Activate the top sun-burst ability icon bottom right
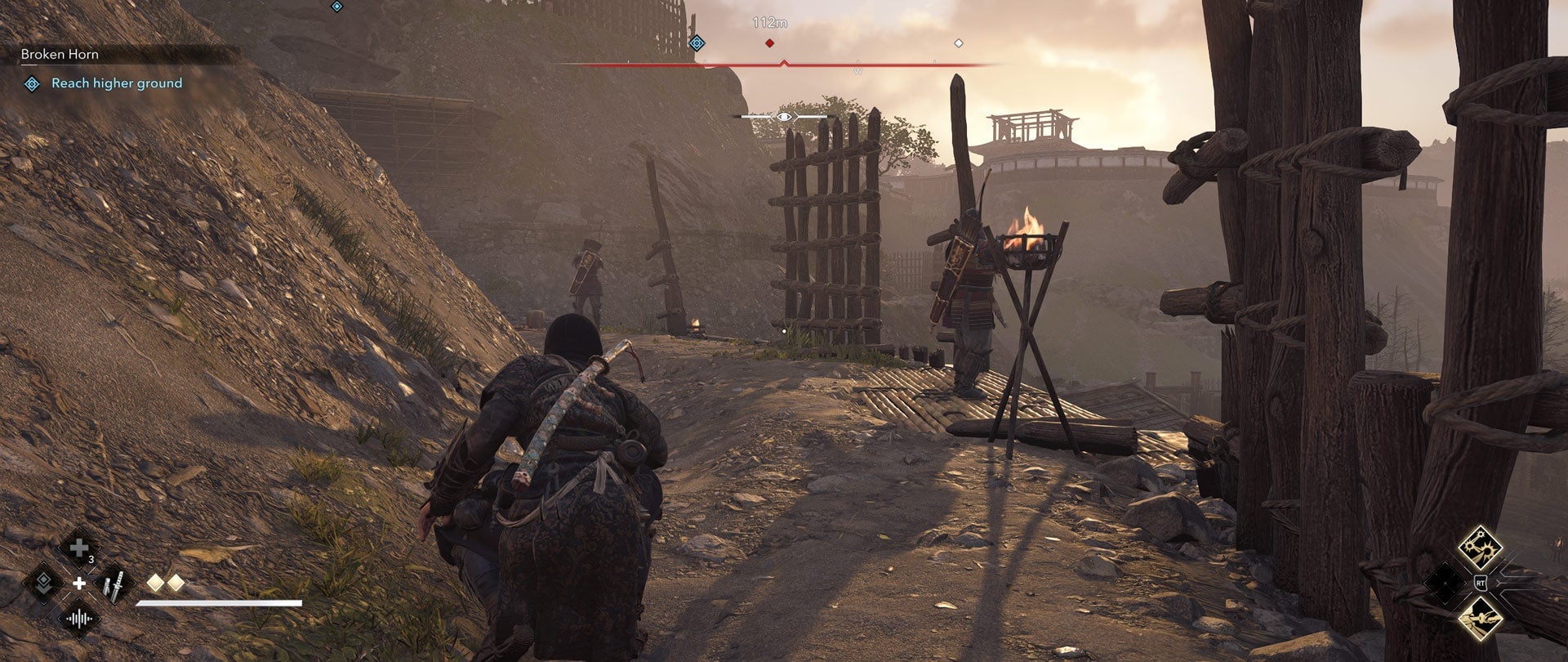 coord(1482,546)
